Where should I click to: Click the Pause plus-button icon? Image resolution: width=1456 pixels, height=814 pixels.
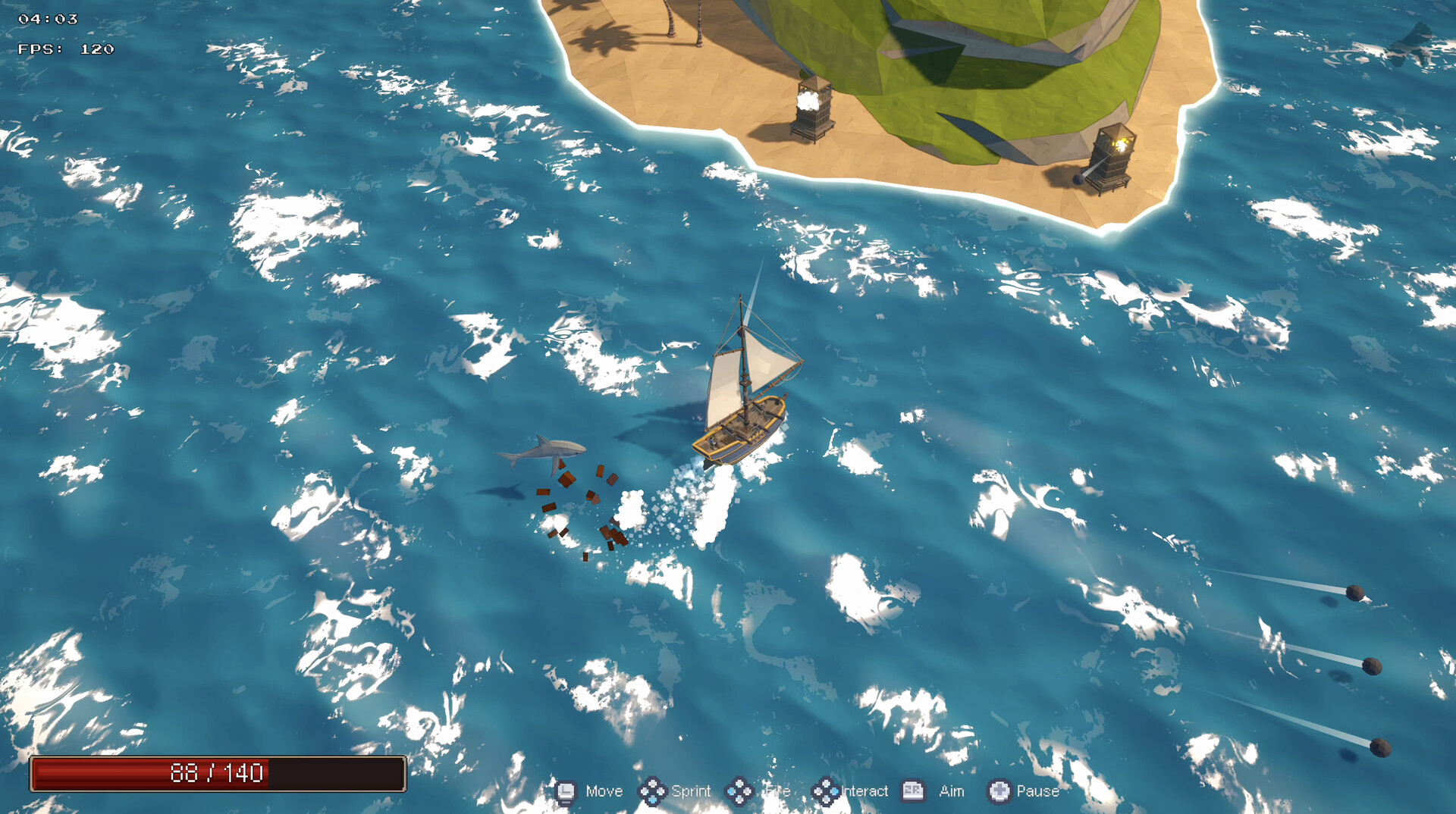998,791
